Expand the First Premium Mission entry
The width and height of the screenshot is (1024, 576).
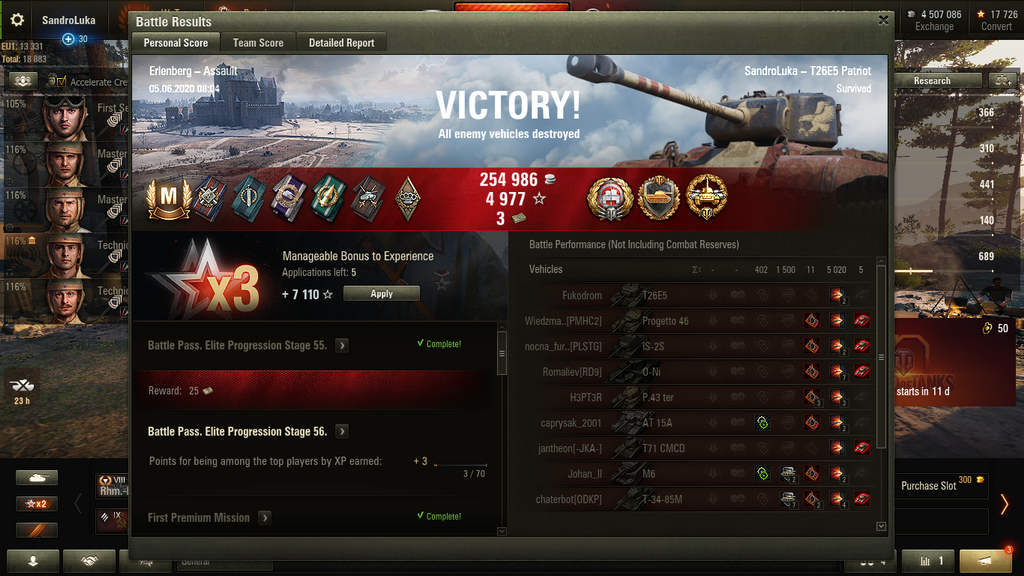265,518
